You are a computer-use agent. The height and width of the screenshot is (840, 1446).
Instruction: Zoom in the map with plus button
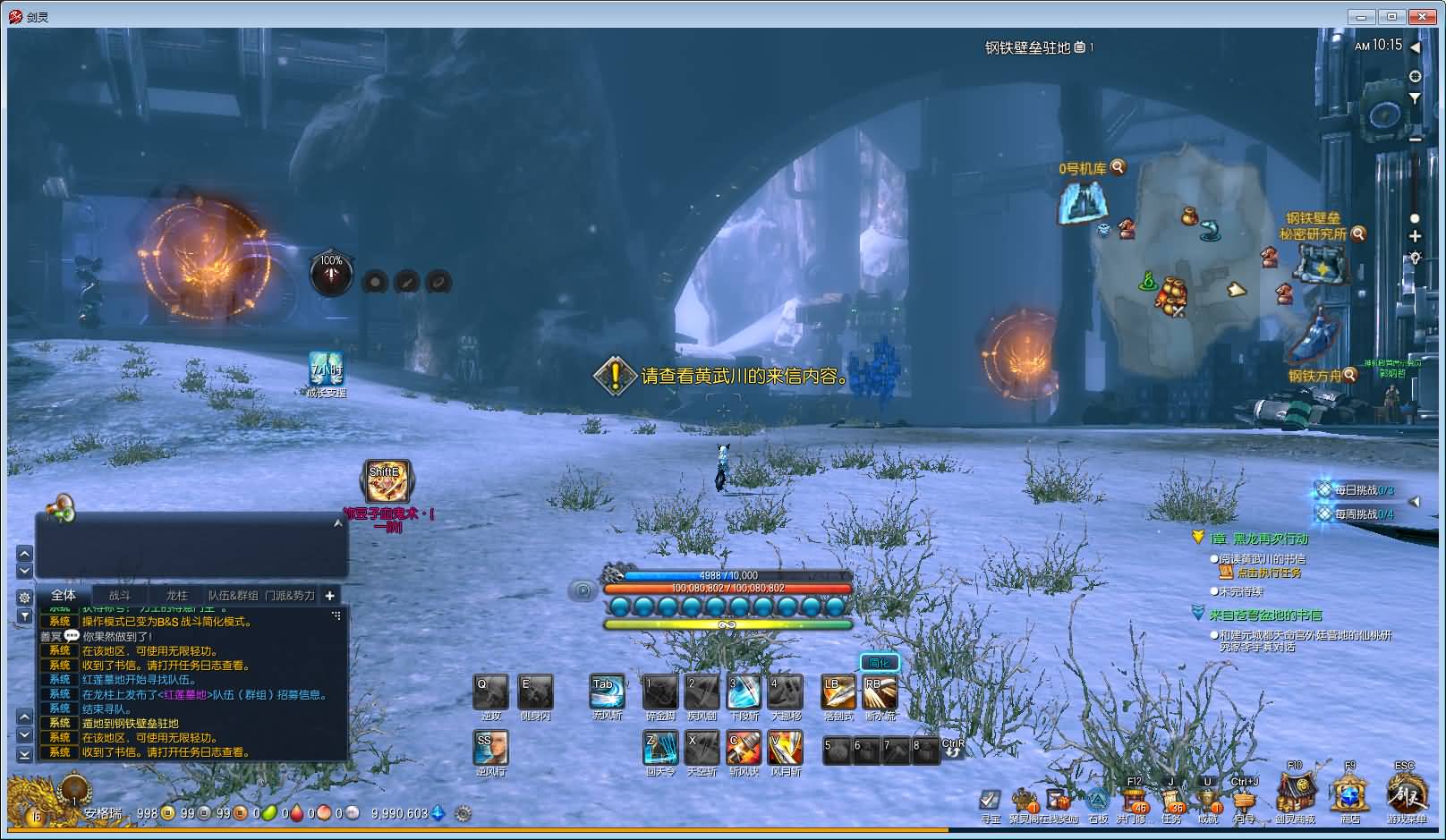coord(1415,236)
